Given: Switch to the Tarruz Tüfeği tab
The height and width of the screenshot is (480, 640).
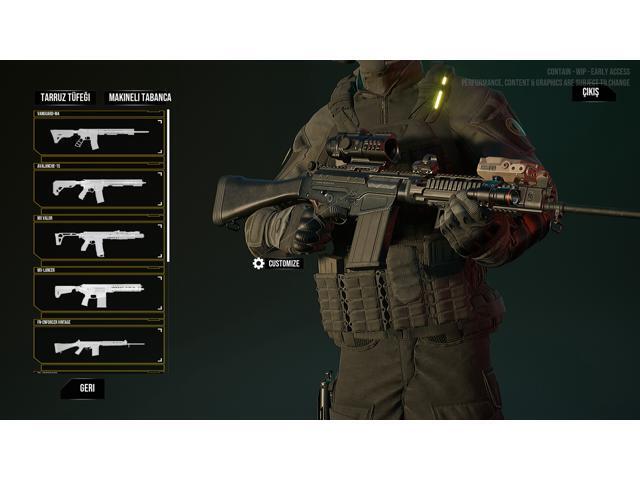Looking at the screenshot, I should coord(65,97).
